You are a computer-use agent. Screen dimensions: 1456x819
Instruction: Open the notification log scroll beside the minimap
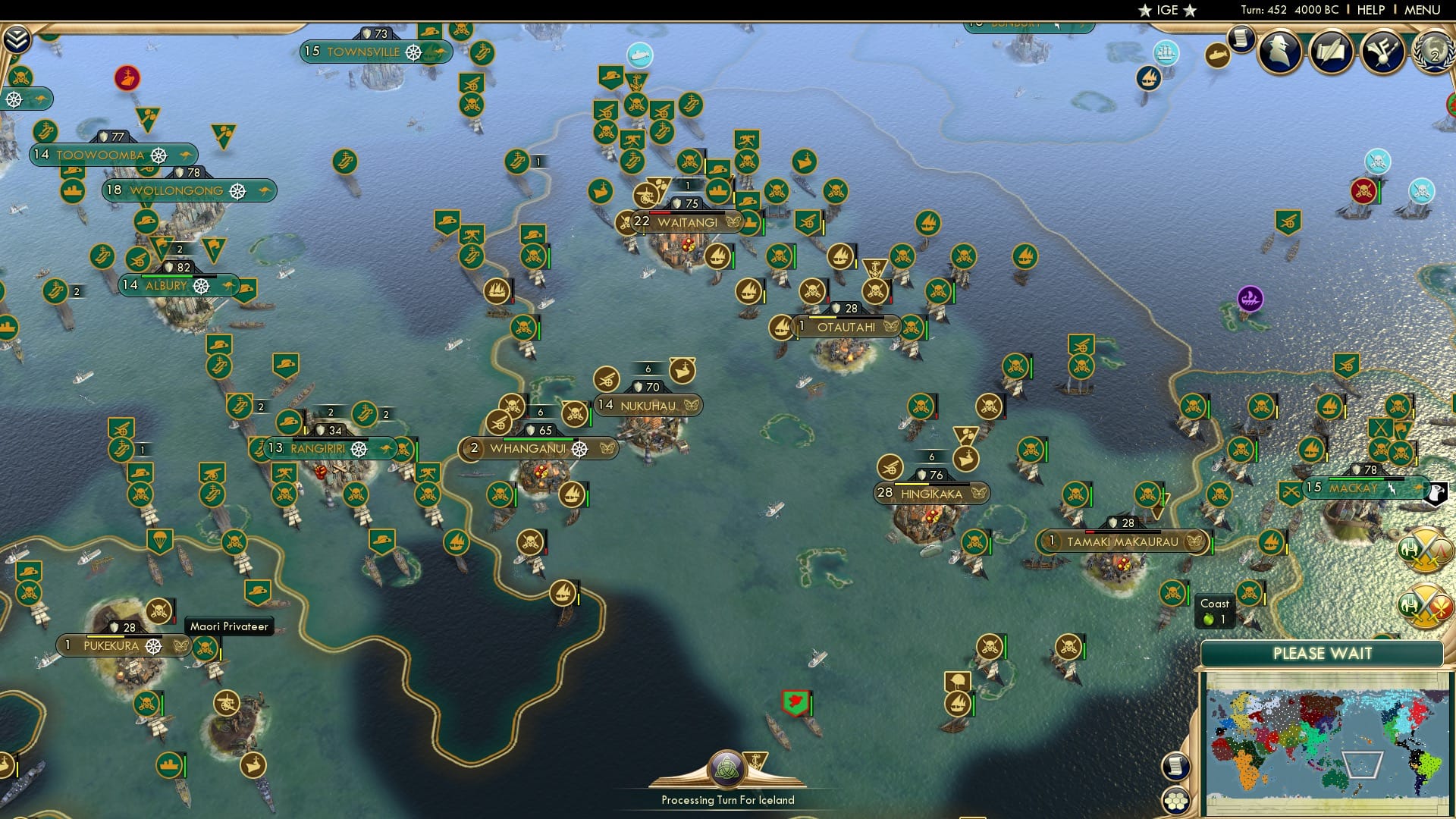(1176, 767)
